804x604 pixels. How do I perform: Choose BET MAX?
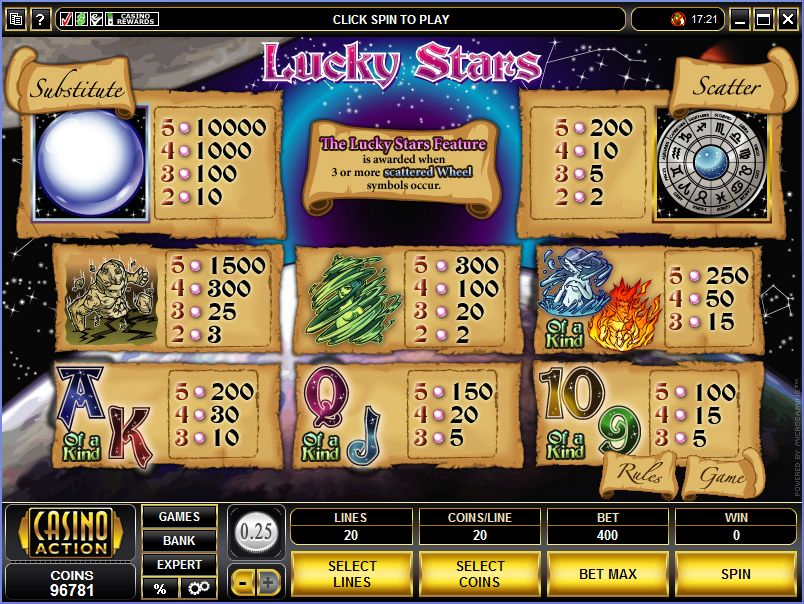[607, 574]
